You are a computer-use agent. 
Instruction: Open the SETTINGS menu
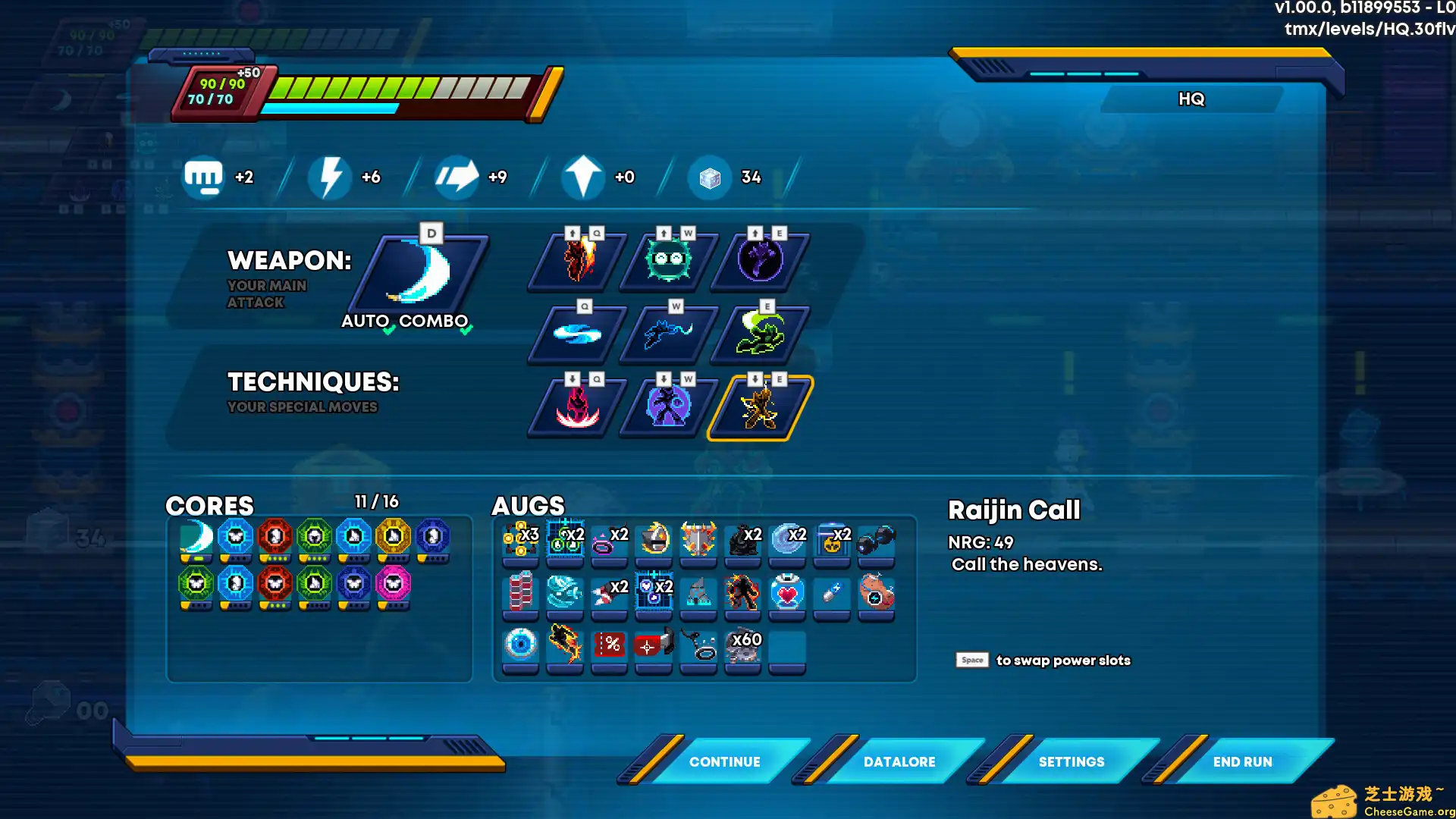pos(1071,761)
